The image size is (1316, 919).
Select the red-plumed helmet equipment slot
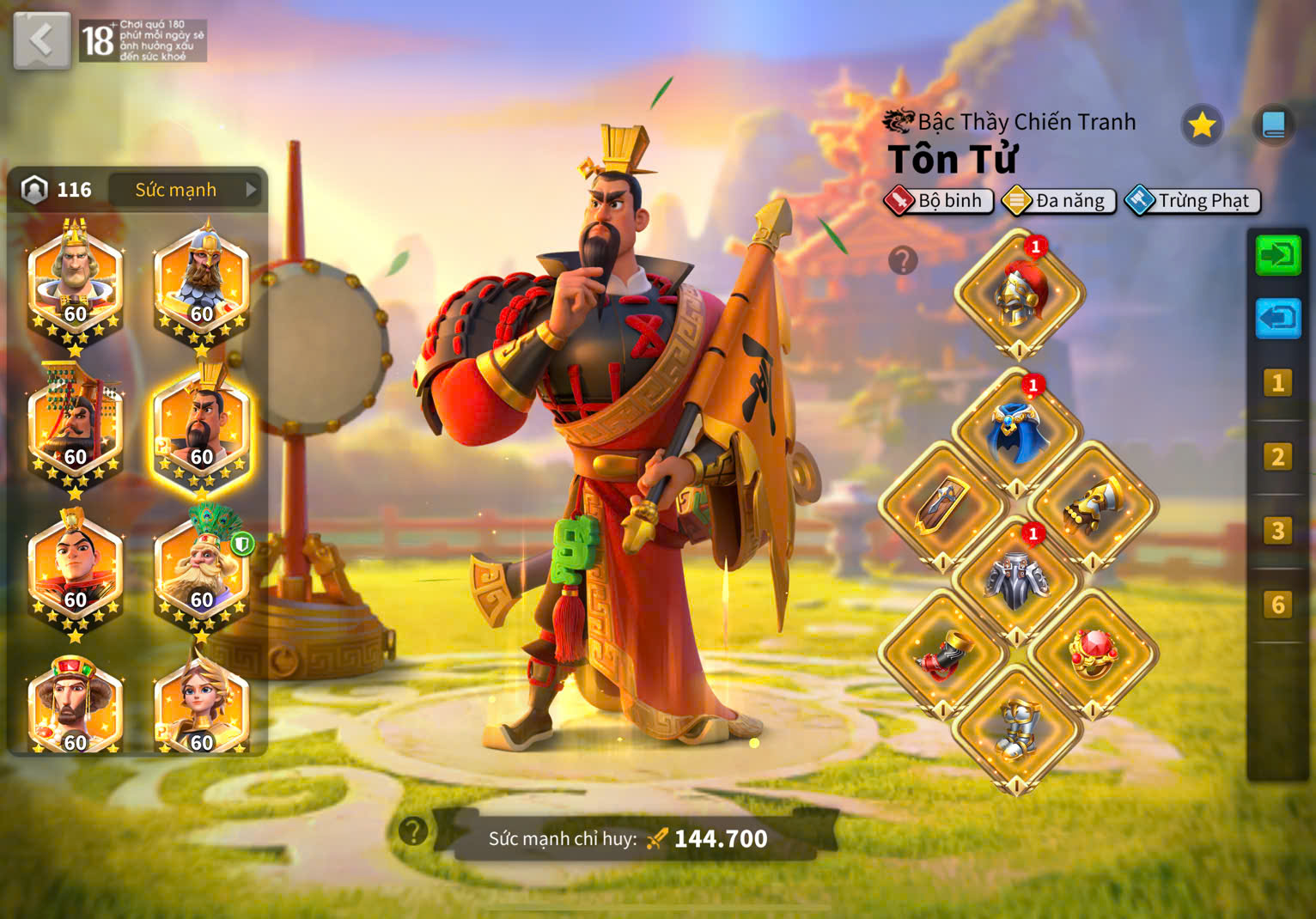tap(1019, 294)
